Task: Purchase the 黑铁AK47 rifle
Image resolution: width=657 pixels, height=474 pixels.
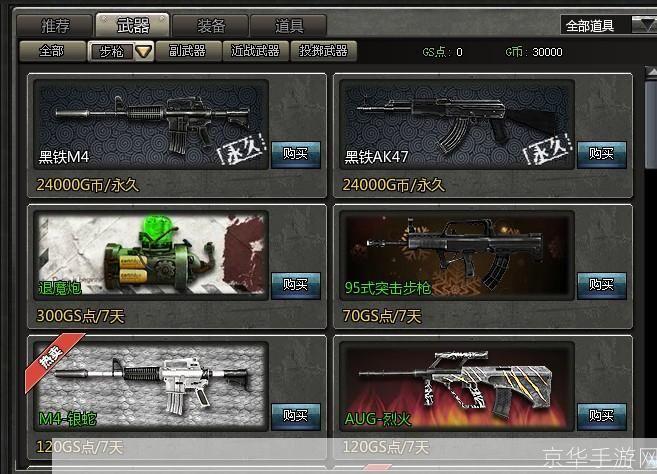Action: click(x=601, y=153)
